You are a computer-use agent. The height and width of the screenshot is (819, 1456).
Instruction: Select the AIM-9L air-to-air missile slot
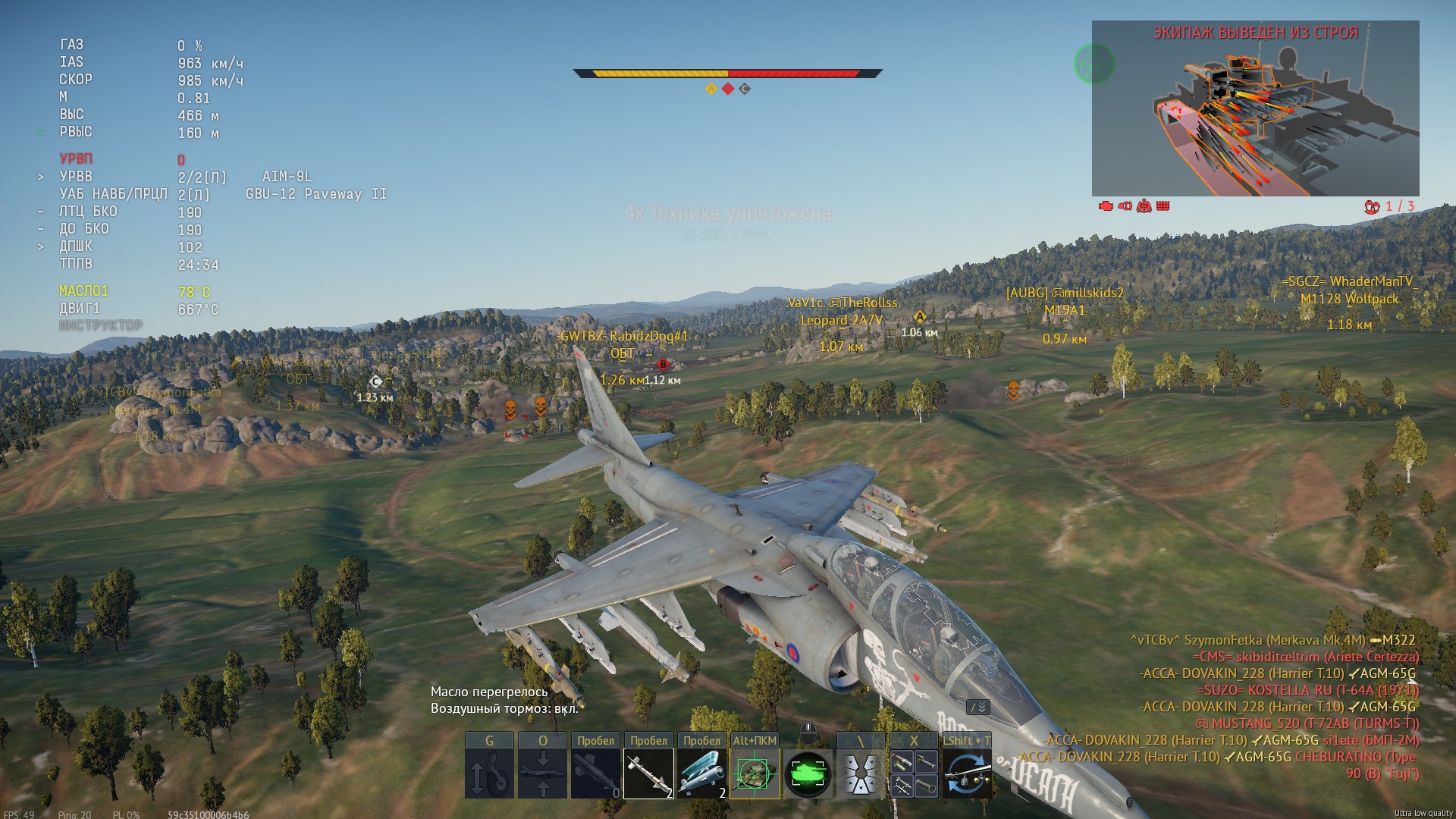648,773
